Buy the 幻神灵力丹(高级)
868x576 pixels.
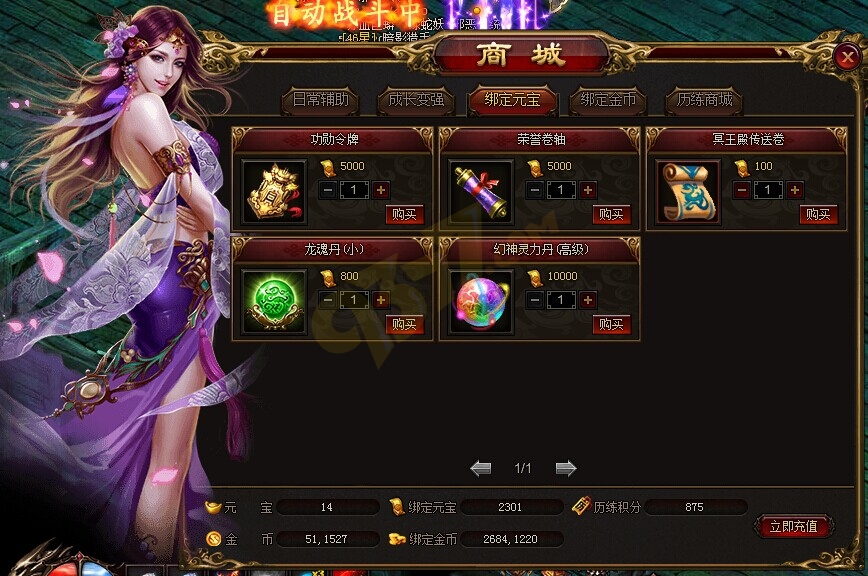pos(612,324)
